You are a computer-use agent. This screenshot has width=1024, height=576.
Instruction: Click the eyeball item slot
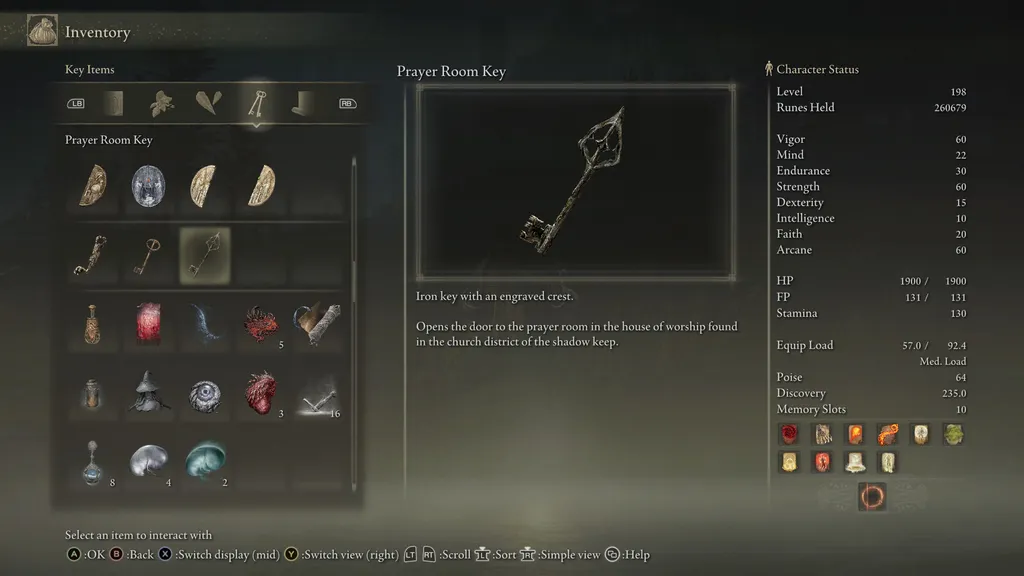coord(205,393)
